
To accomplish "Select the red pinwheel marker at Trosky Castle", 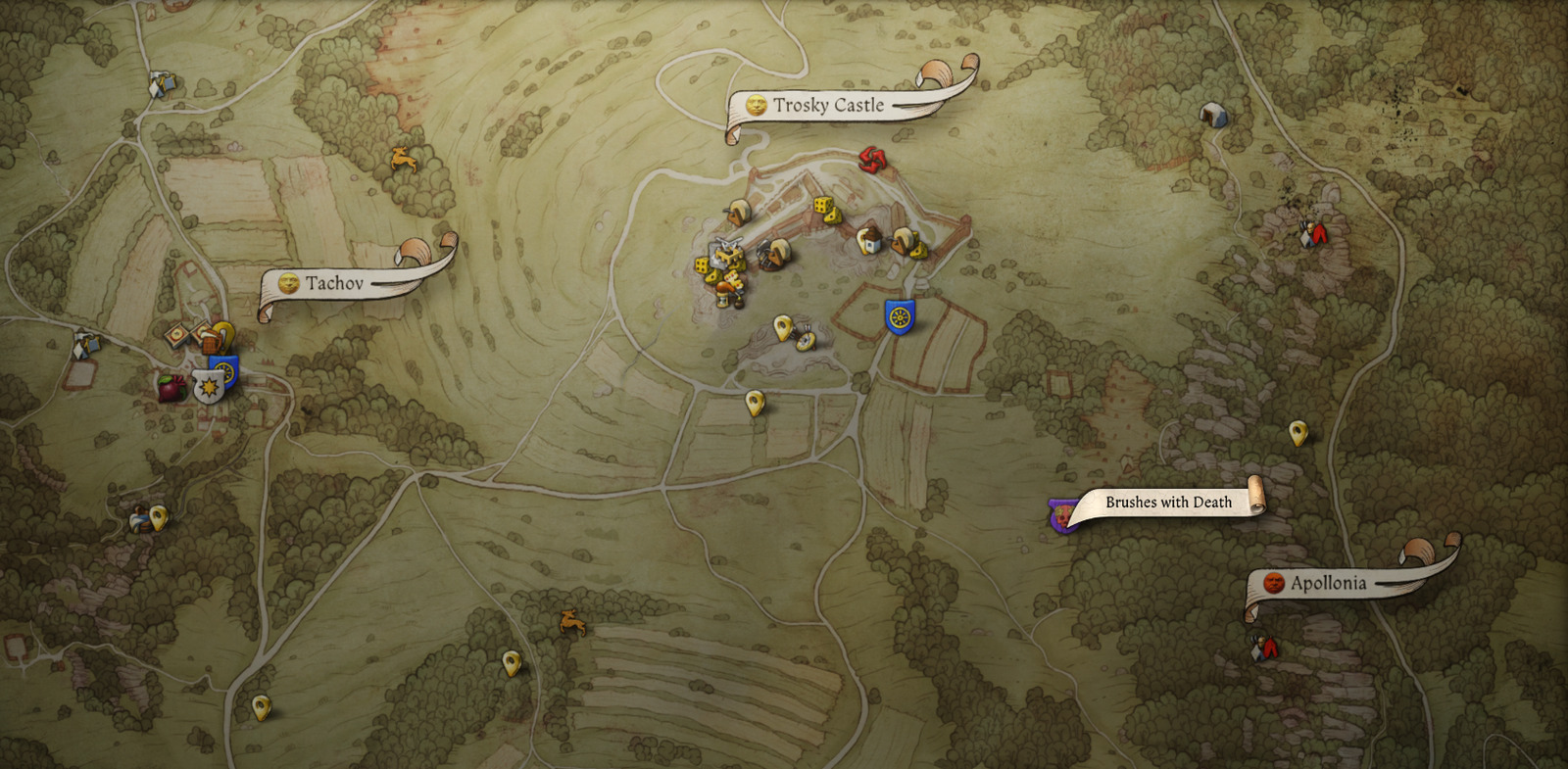I will click(x=870, y=159).
